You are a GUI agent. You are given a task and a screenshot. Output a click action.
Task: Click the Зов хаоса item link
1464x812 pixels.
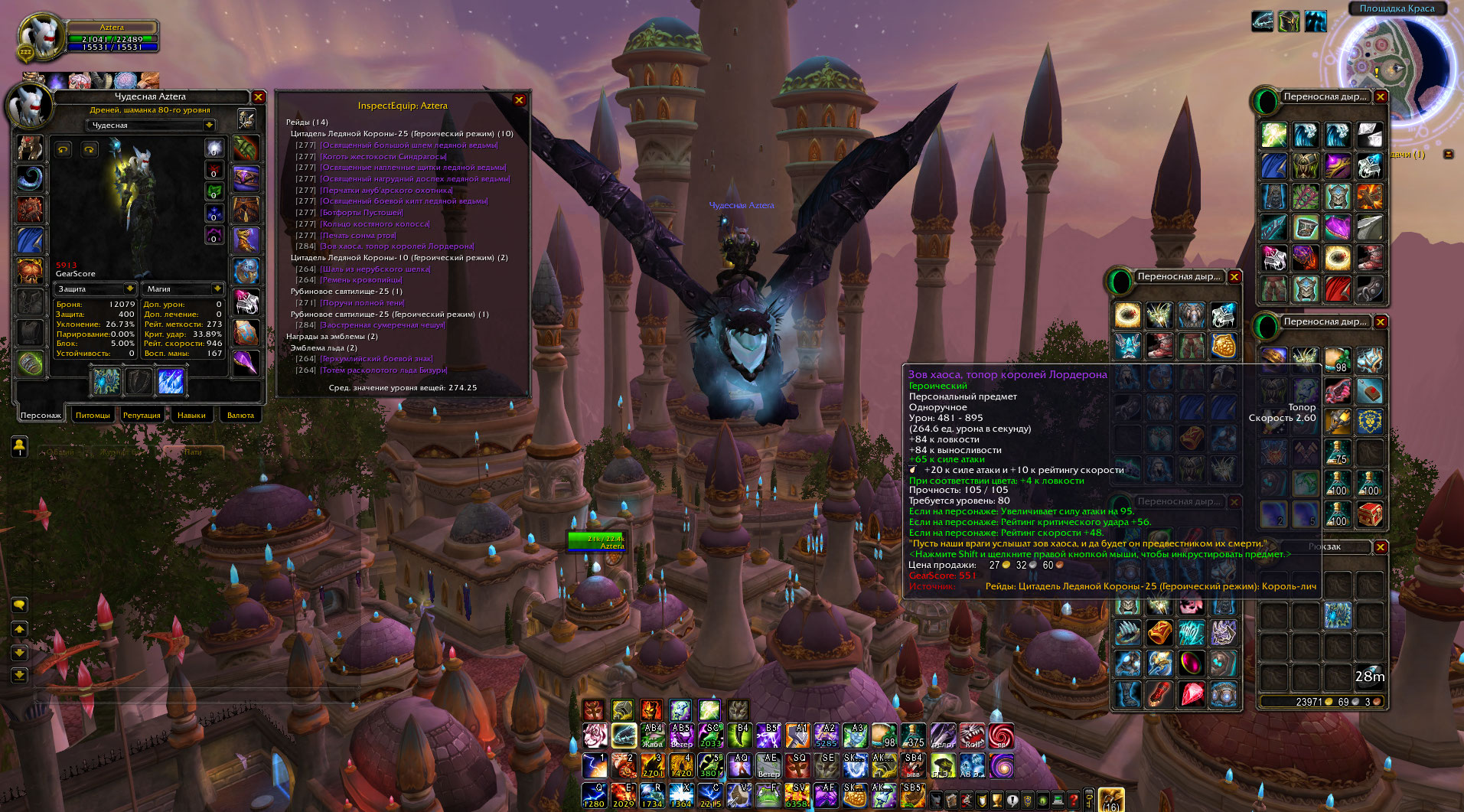click(x=397, y=246)
